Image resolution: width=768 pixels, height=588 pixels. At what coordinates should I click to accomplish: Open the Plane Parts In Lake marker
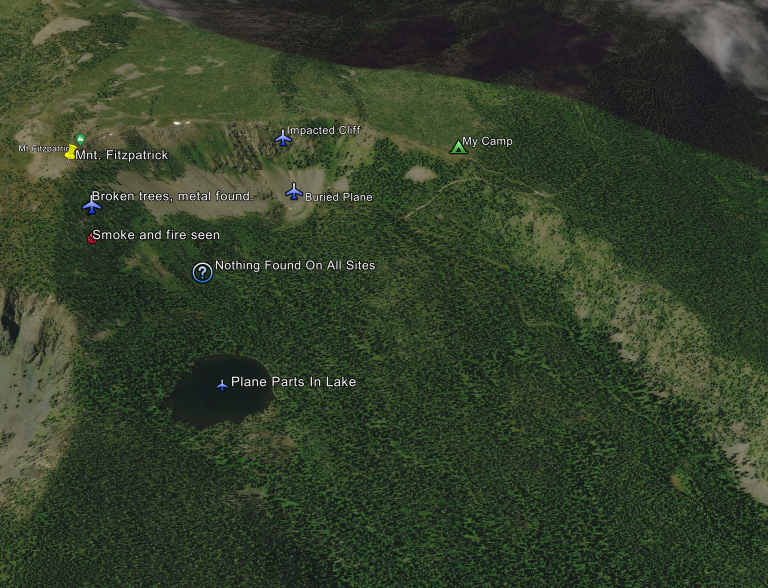coord(222,384)
